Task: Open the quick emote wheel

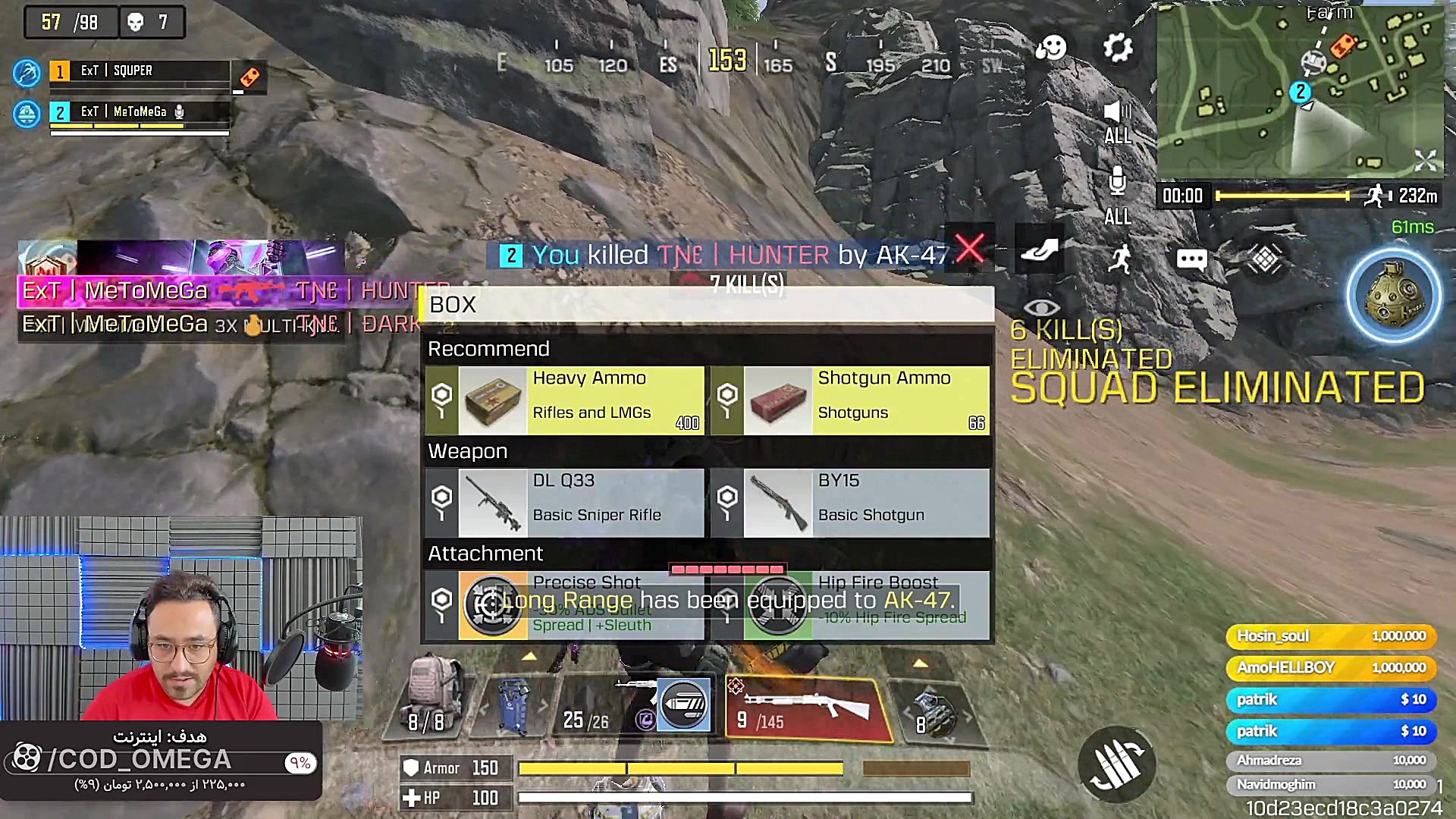Action: (x=1050, y=47)
